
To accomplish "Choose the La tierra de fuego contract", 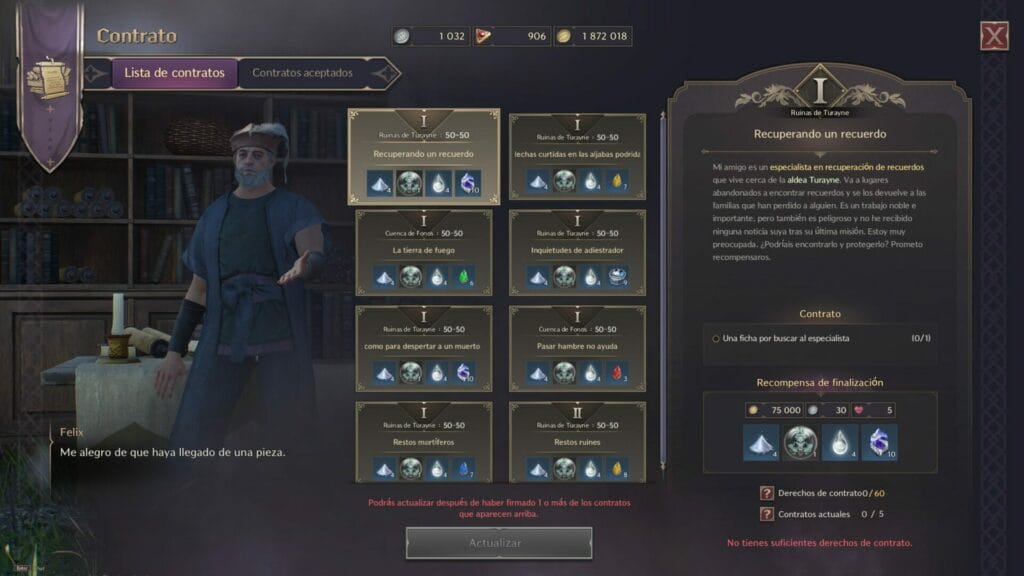I will pyautogui.click(x=423, y=252).
